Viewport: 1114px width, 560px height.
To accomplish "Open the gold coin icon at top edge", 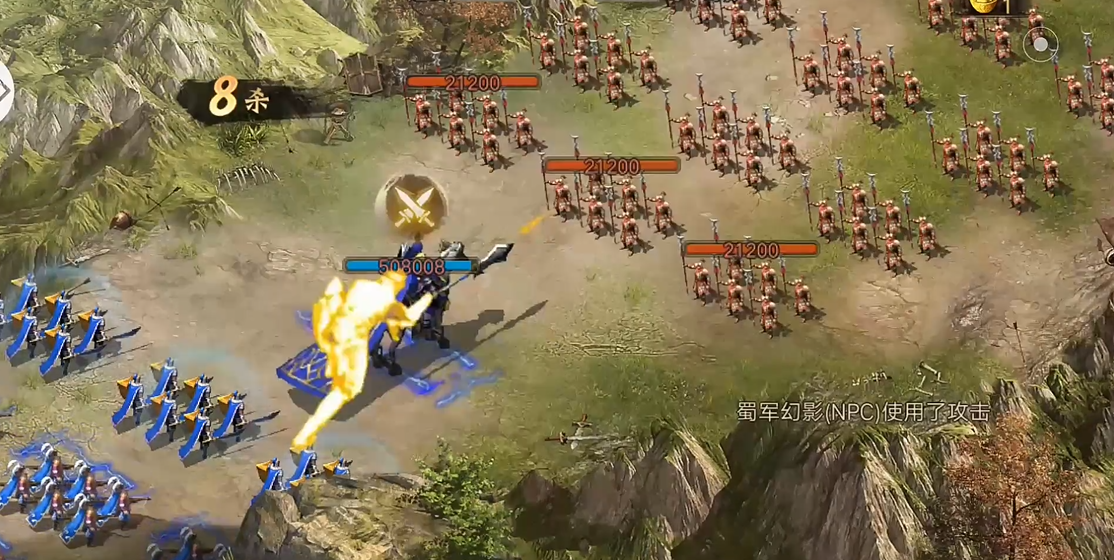I will pyautogui.click(x=985, y=6).
